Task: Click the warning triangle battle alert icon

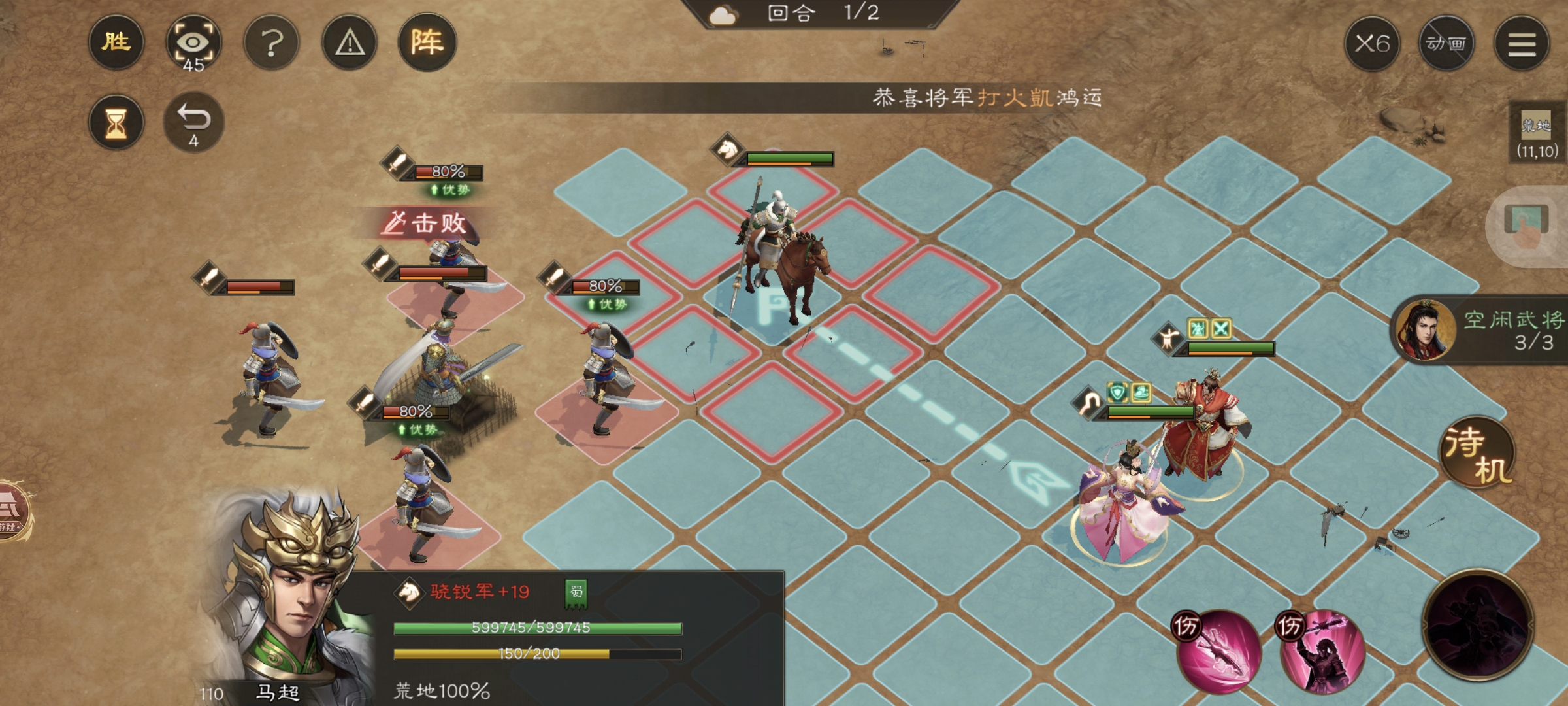Action: pyautogui.click(x=351, y=42)
